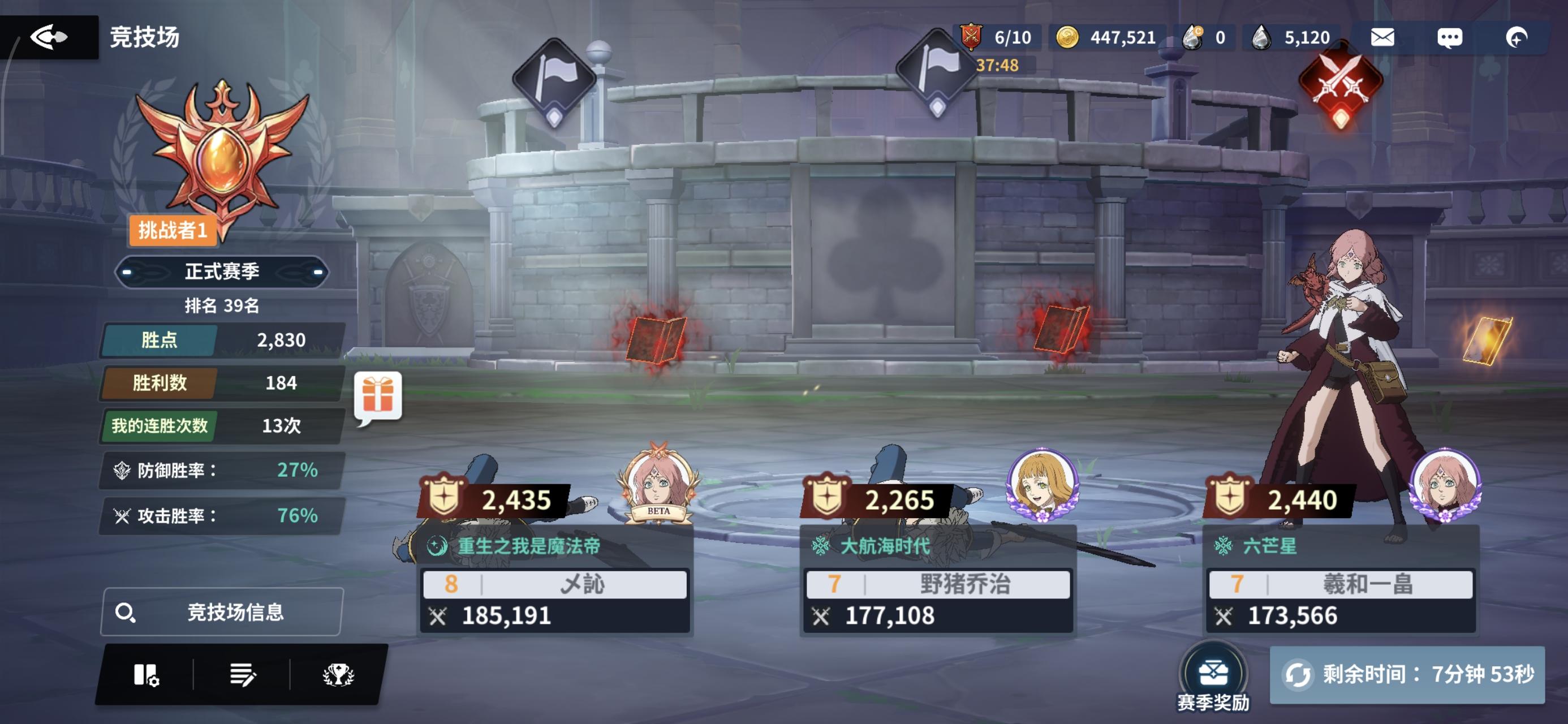Open the defense formation settings icon

pyautogui.click(x=148, y=674)
